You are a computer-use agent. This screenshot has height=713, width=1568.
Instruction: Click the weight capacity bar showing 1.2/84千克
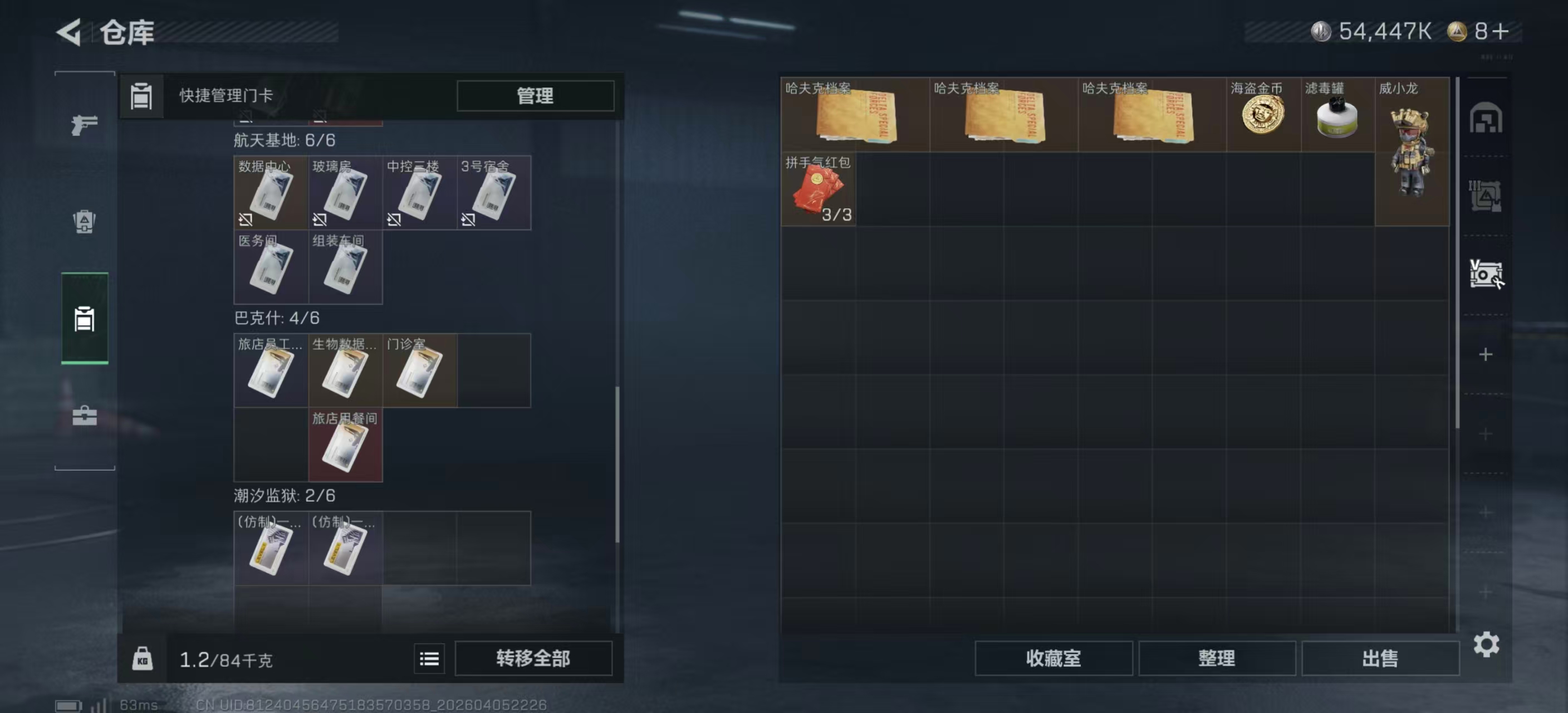click(227, 658)
